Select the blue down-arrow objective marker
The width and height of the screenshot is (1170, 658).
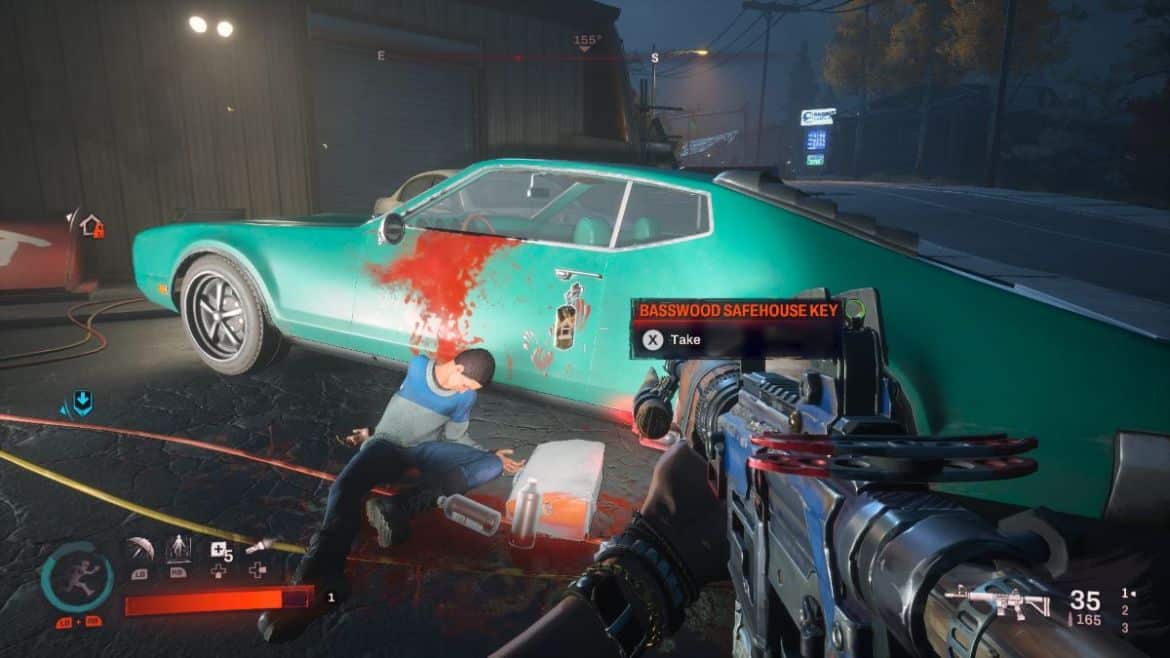(x=81, y=403)
